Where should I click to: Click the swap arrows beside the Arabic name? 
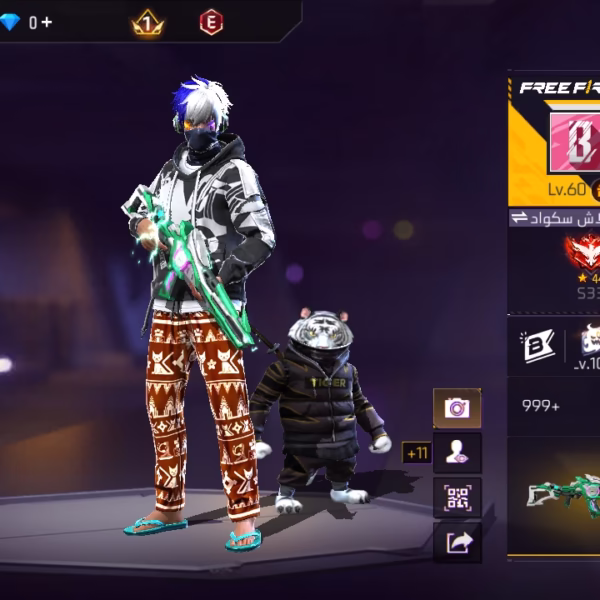[519, 218]
